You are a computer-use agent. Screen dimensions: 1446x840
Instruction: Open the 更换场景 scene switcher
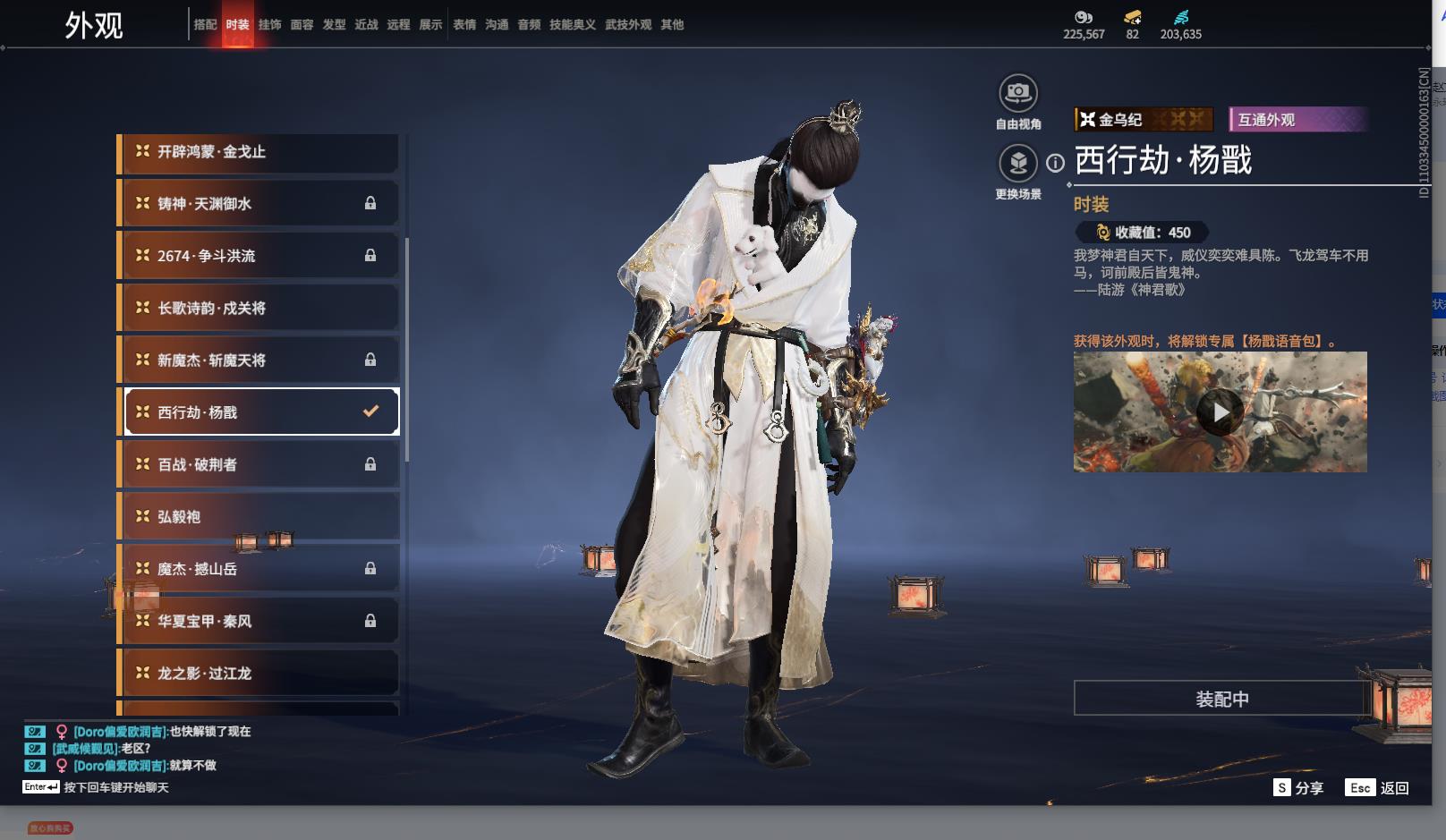pyautogui.click(x=1018, y=164)
